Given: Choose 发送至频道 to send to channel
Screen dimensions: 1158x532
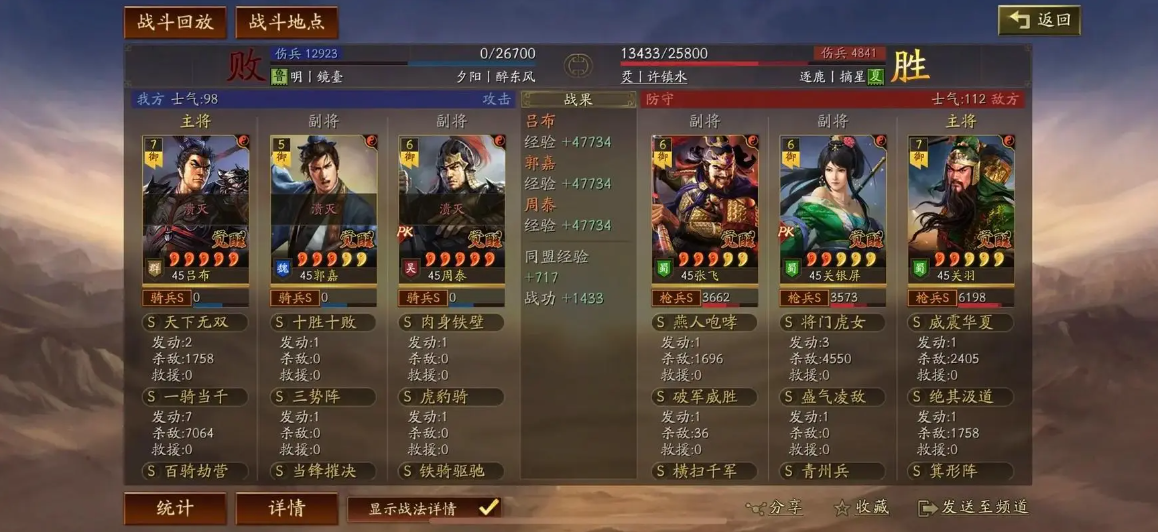Looking at the screenshot, I should [974, 508].
